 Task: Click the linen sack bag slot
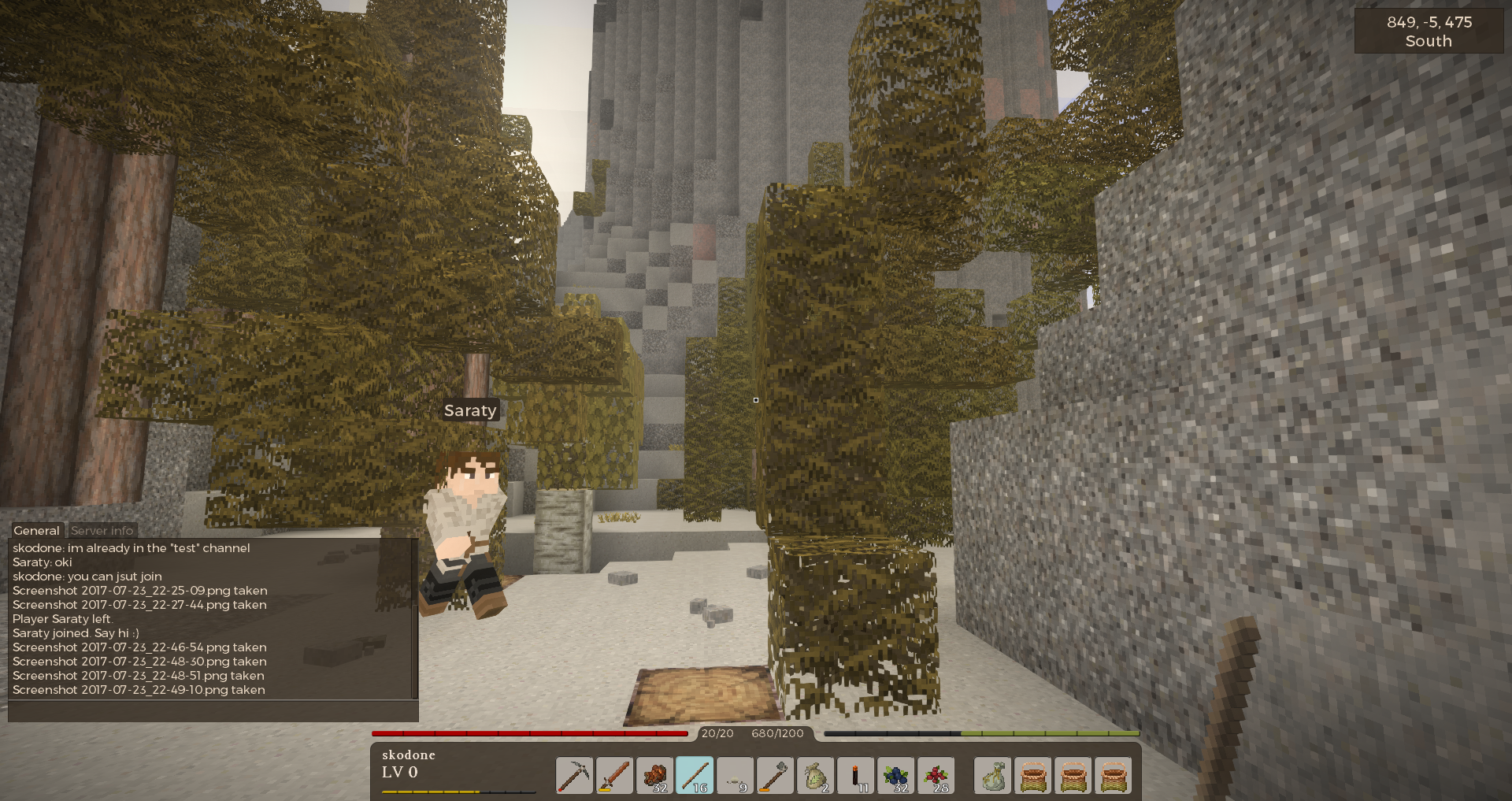993,776
